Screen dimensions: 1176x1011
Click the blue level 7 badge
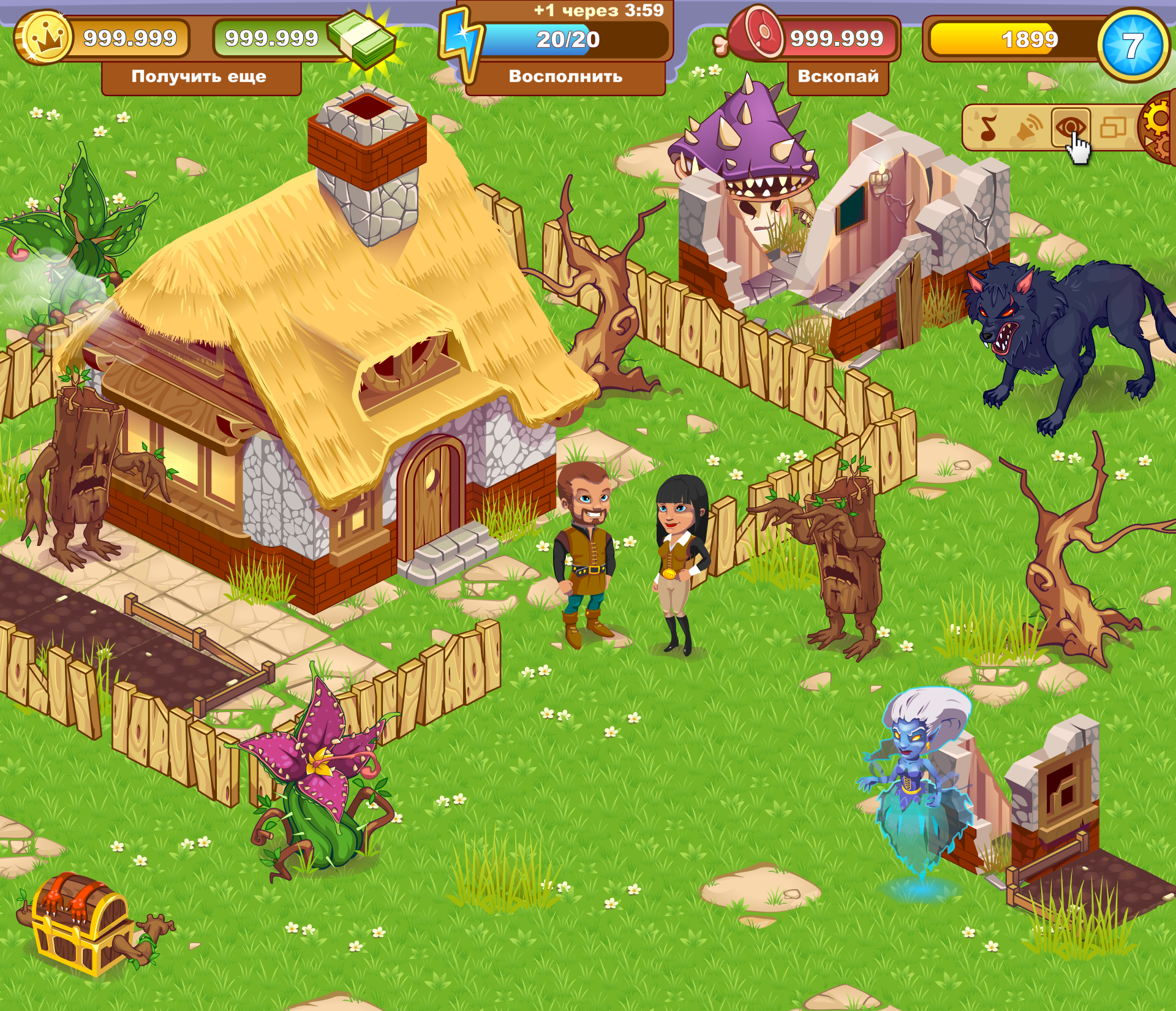click(x=1132, y=45)
